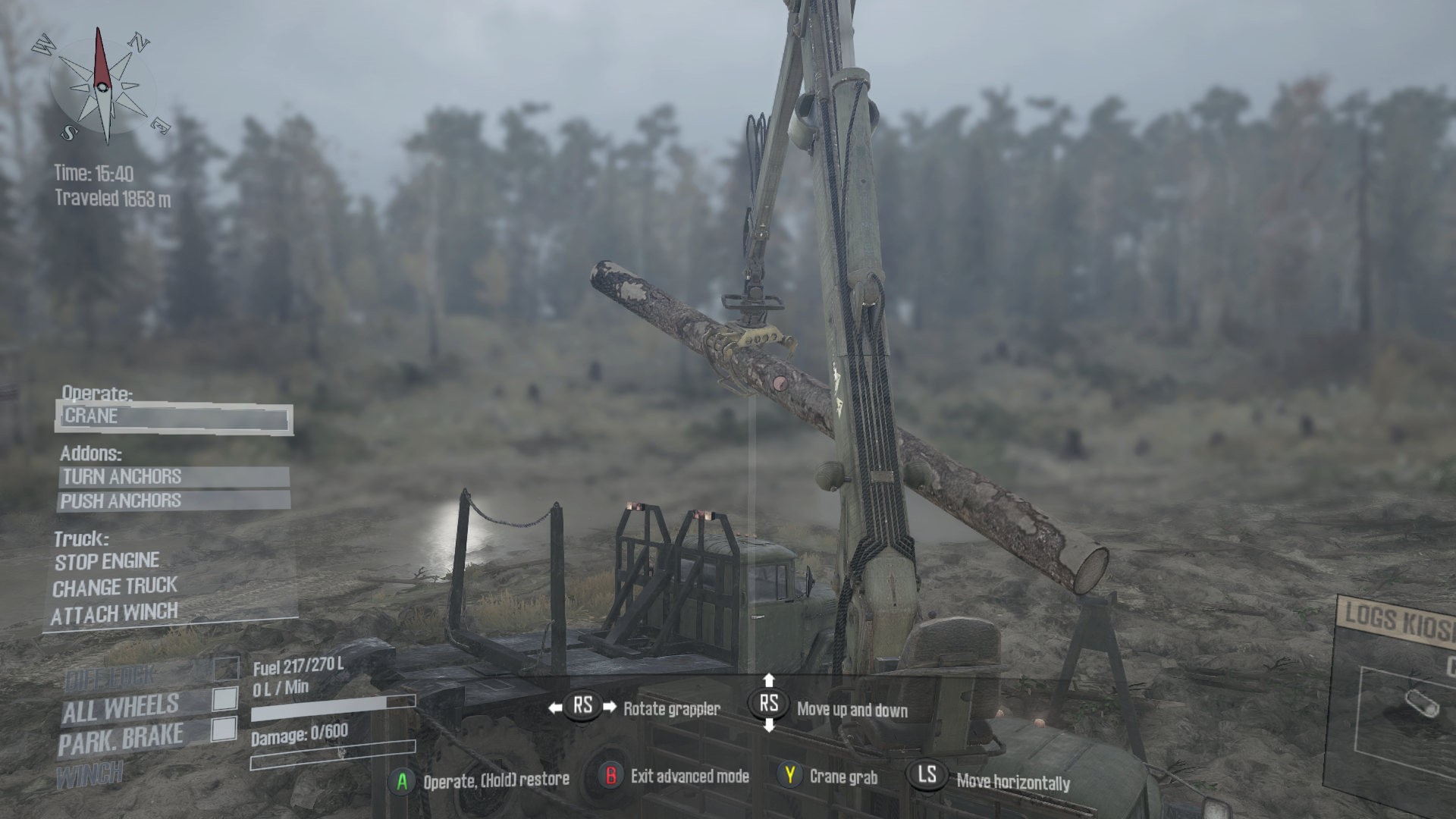Click the LS stick icon for horizontal movement
The height and width of the screenshot is (819, 1456).
click(x=927, y=776)
